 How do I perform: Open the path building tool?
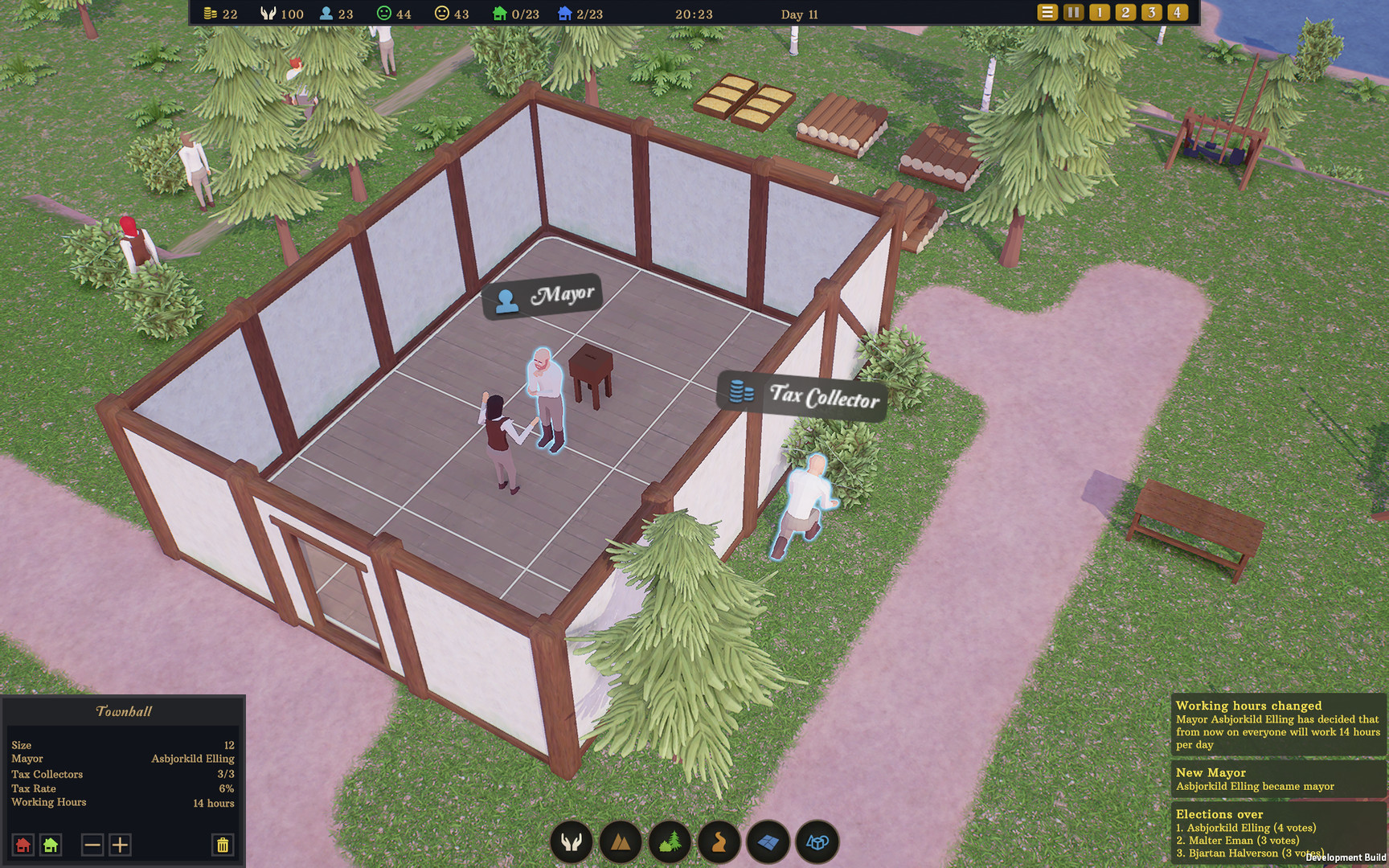point(718,842)
